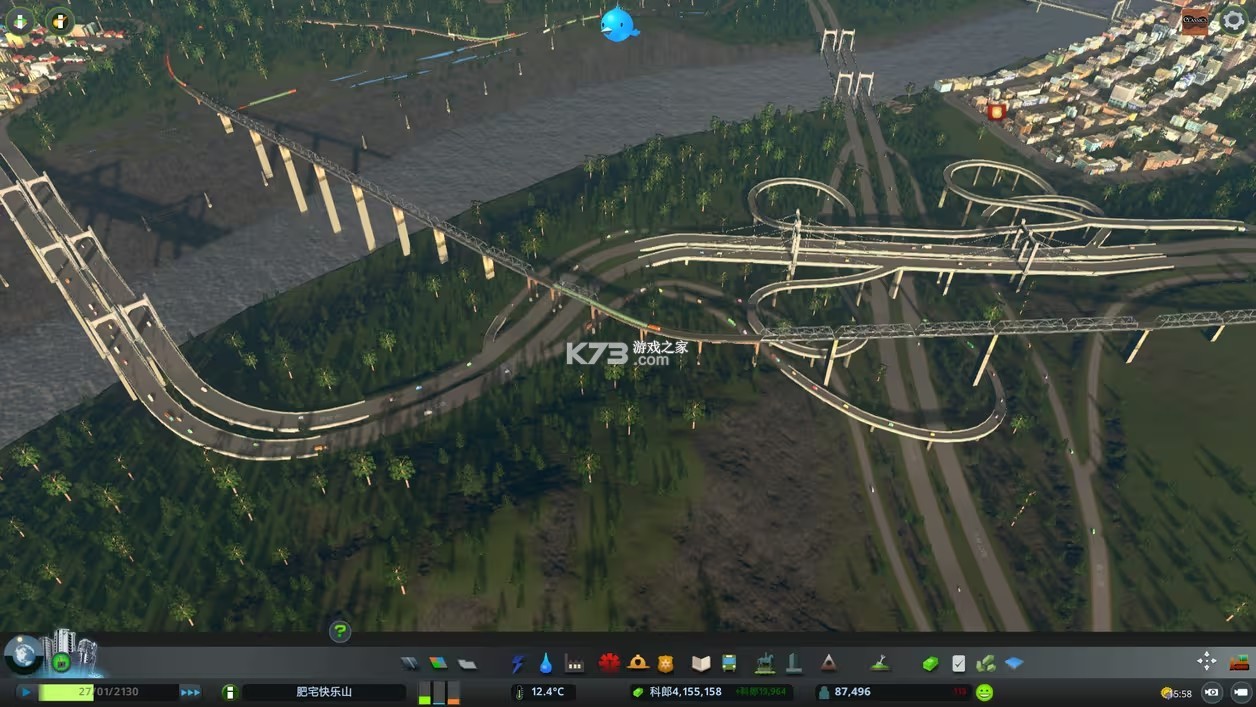Select the districts painting tool

pyautogui.click(x=467, y=663)
